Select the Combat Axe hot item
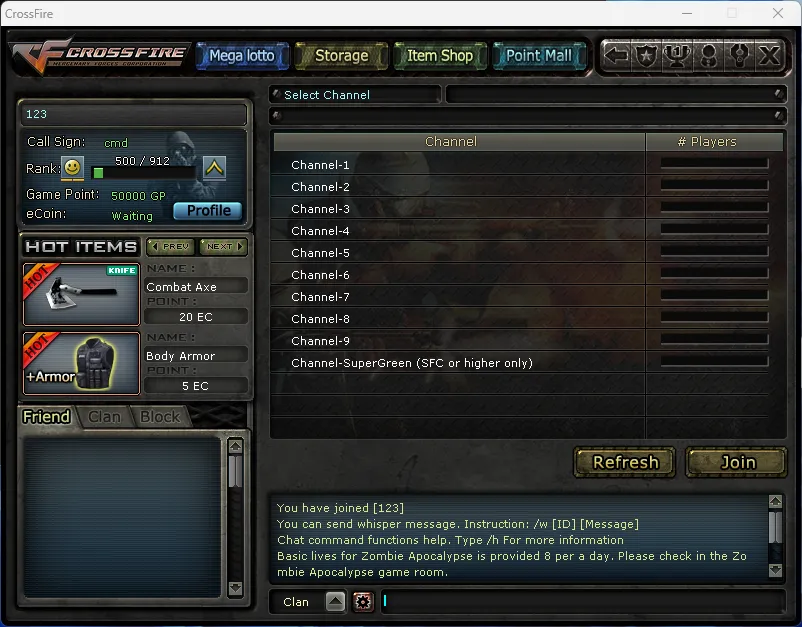Image resolution: width=802 pixels, height=627 pixels. tap(81, 294)
